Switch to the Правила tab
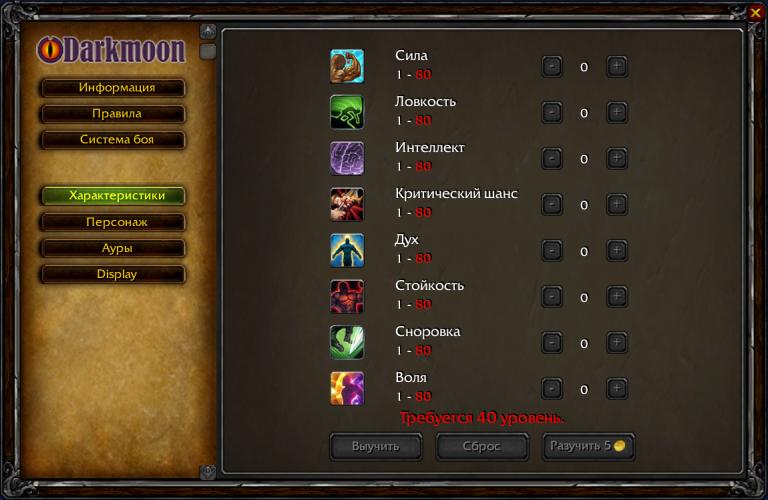 point(113,114)
